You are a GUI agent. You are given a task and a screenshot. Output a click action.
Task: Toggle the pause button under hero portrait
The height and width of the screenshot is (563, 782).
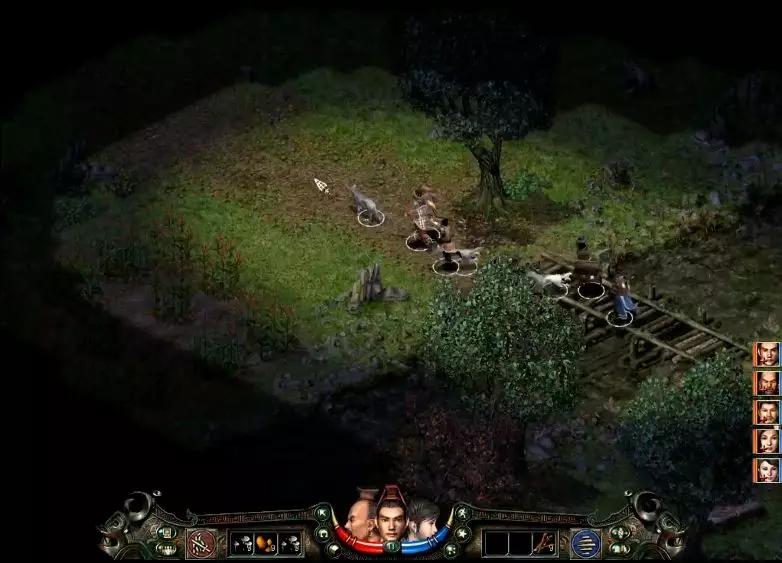392,546
